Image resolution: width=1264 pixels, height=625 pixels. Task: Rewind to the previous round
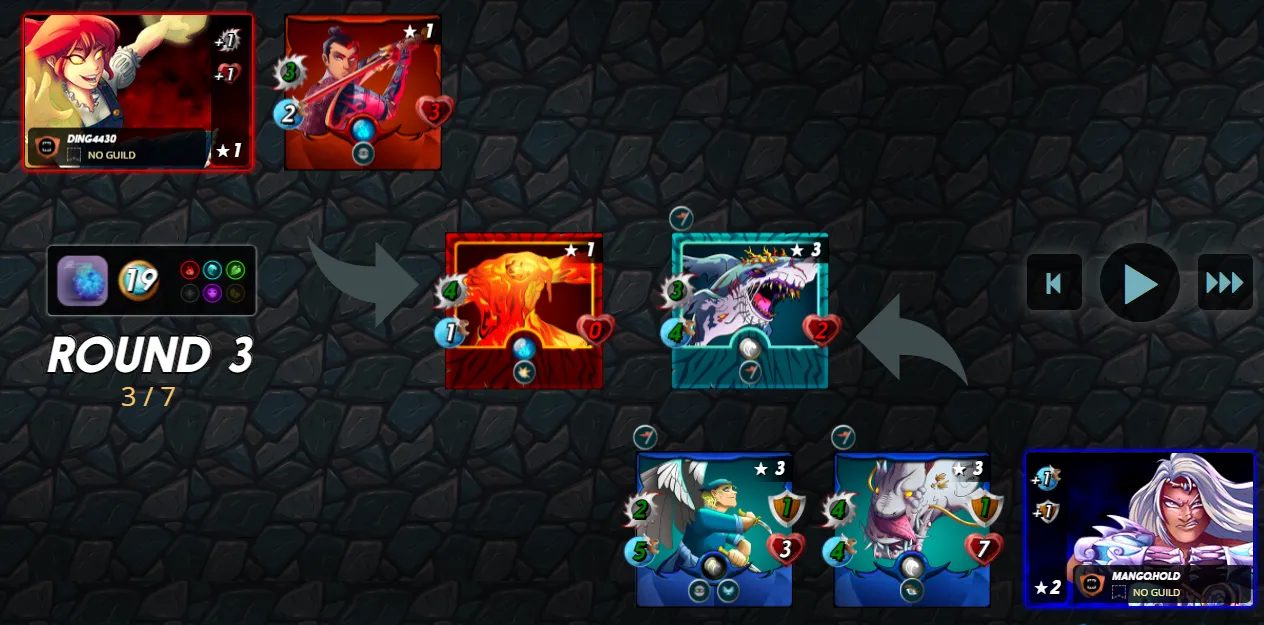click(1054, 283)
